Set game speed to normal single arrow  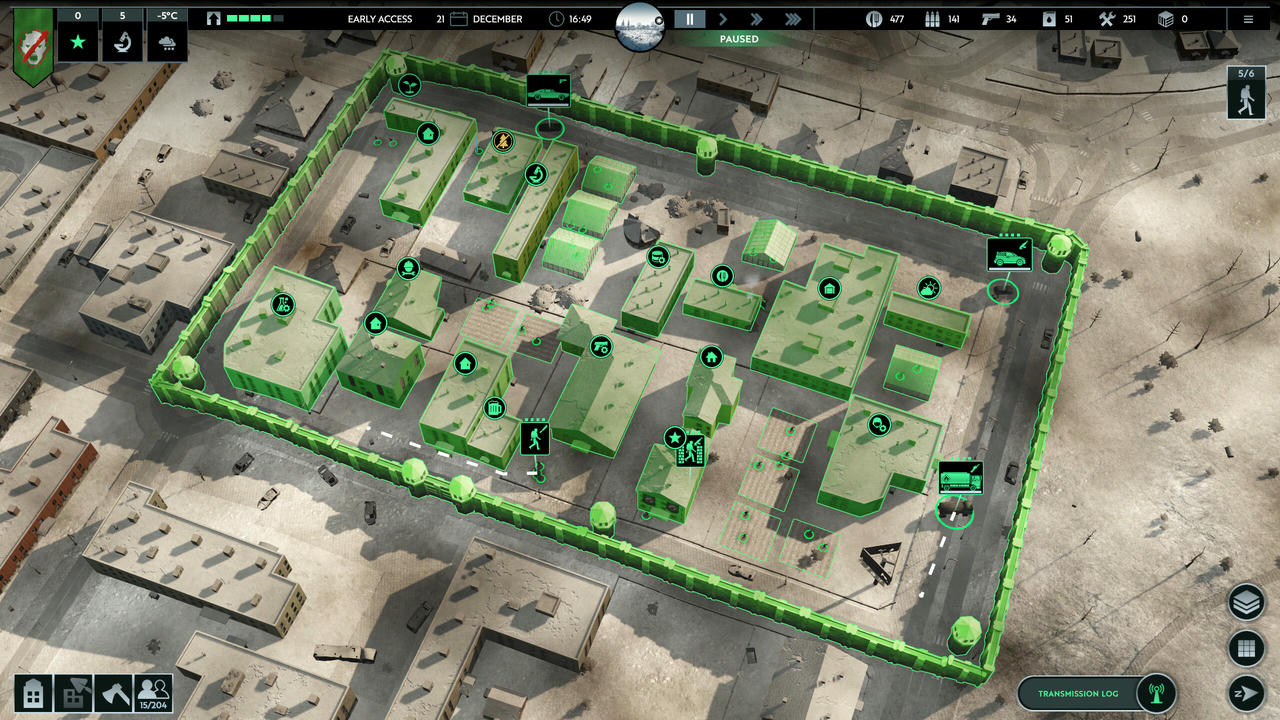[723, 19]
